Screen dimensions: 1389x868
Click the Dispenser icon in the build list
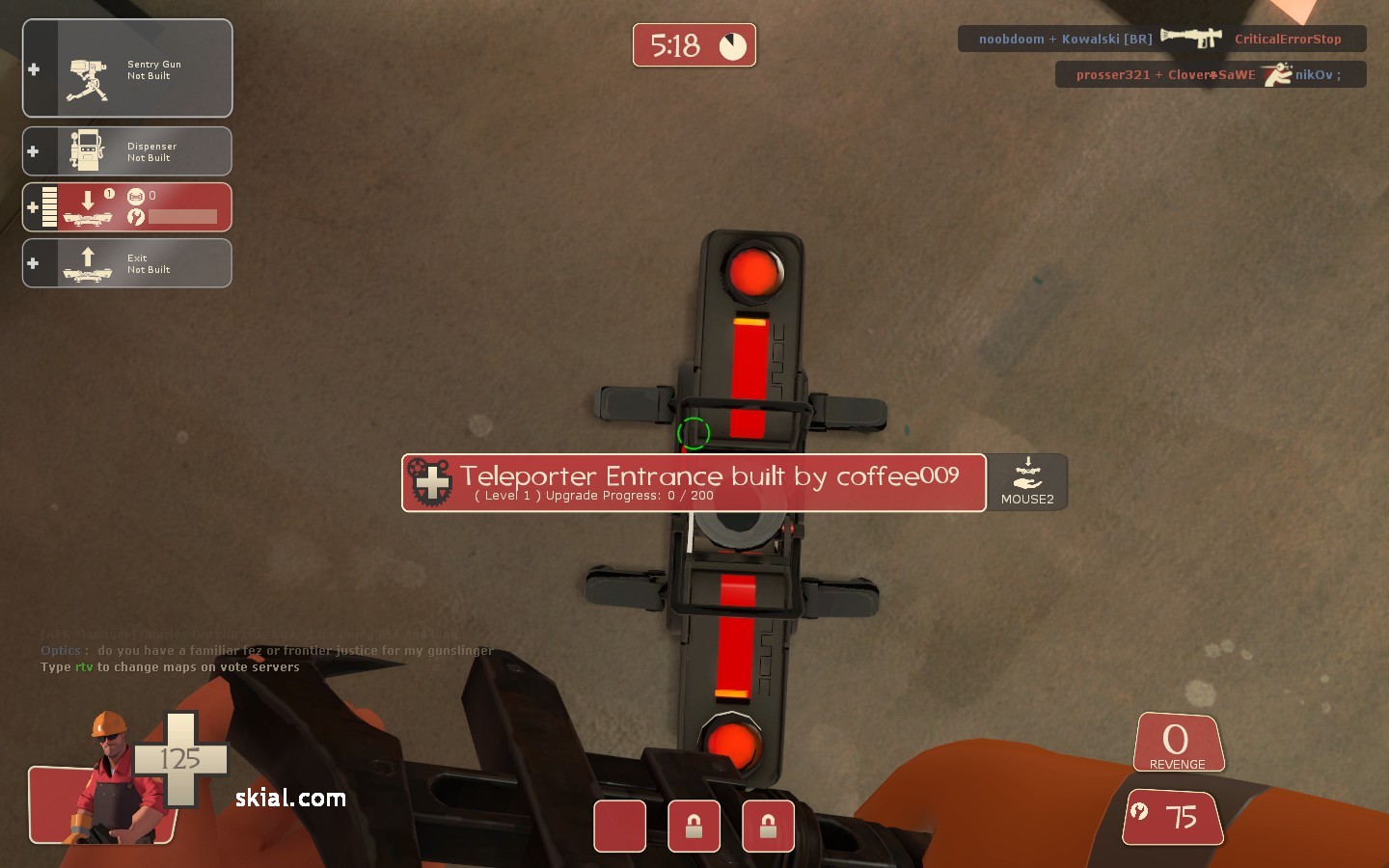pyautogui.click(x=87, y=149)
